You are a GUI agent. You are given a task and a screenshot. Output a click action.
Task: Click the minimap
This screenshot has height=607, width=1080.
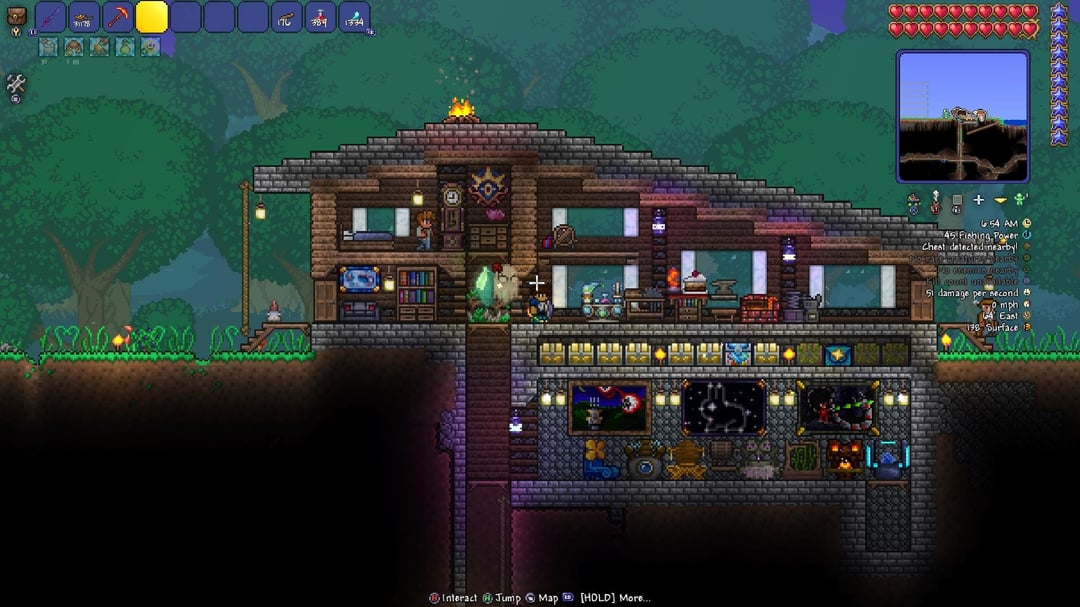(x=962, y=116)
